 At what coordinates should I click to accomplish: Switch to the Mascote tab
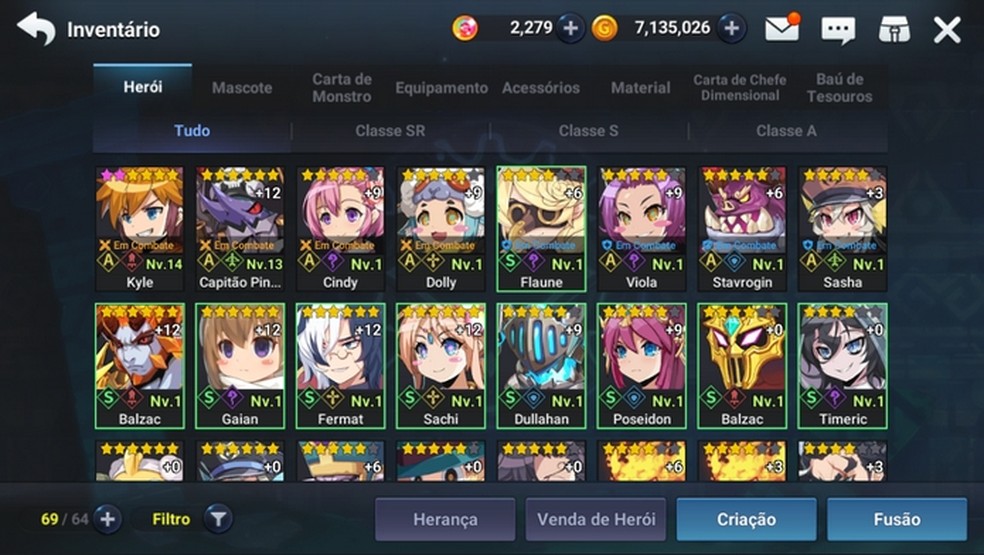tap(242, 88)
